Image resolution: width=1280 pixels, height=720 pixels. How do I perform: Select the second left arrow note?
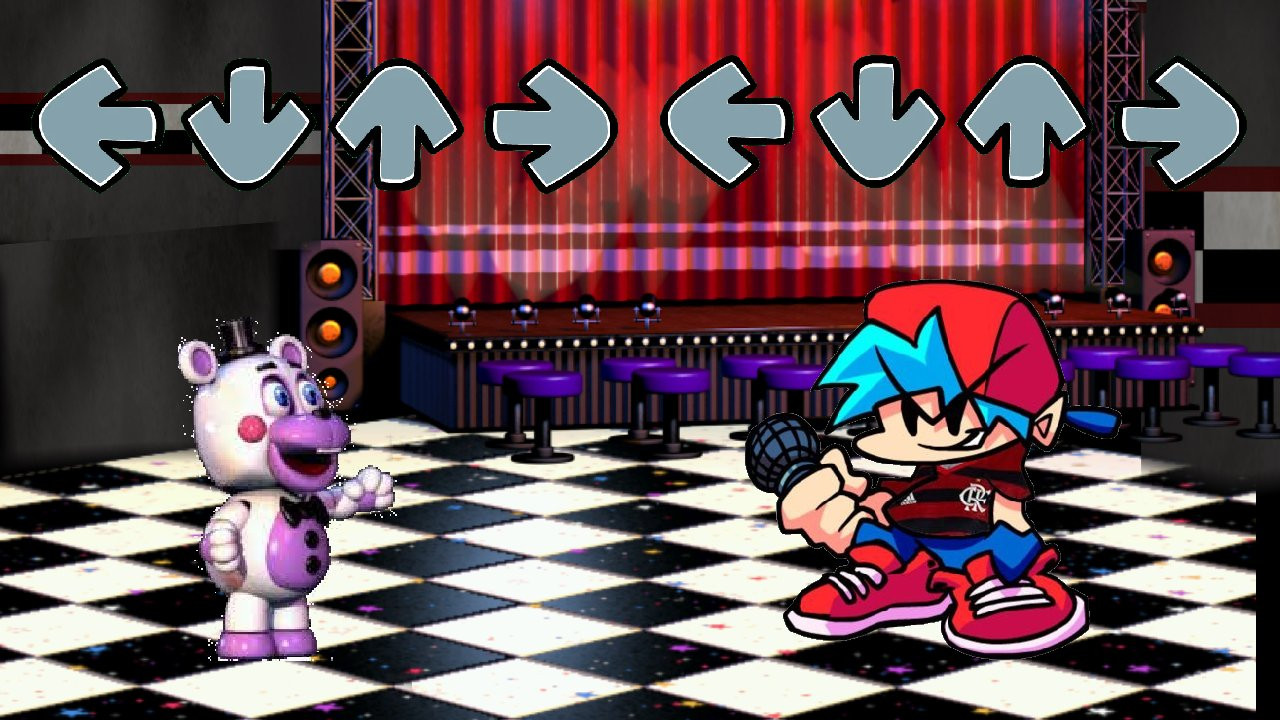[x=722, y=120]
